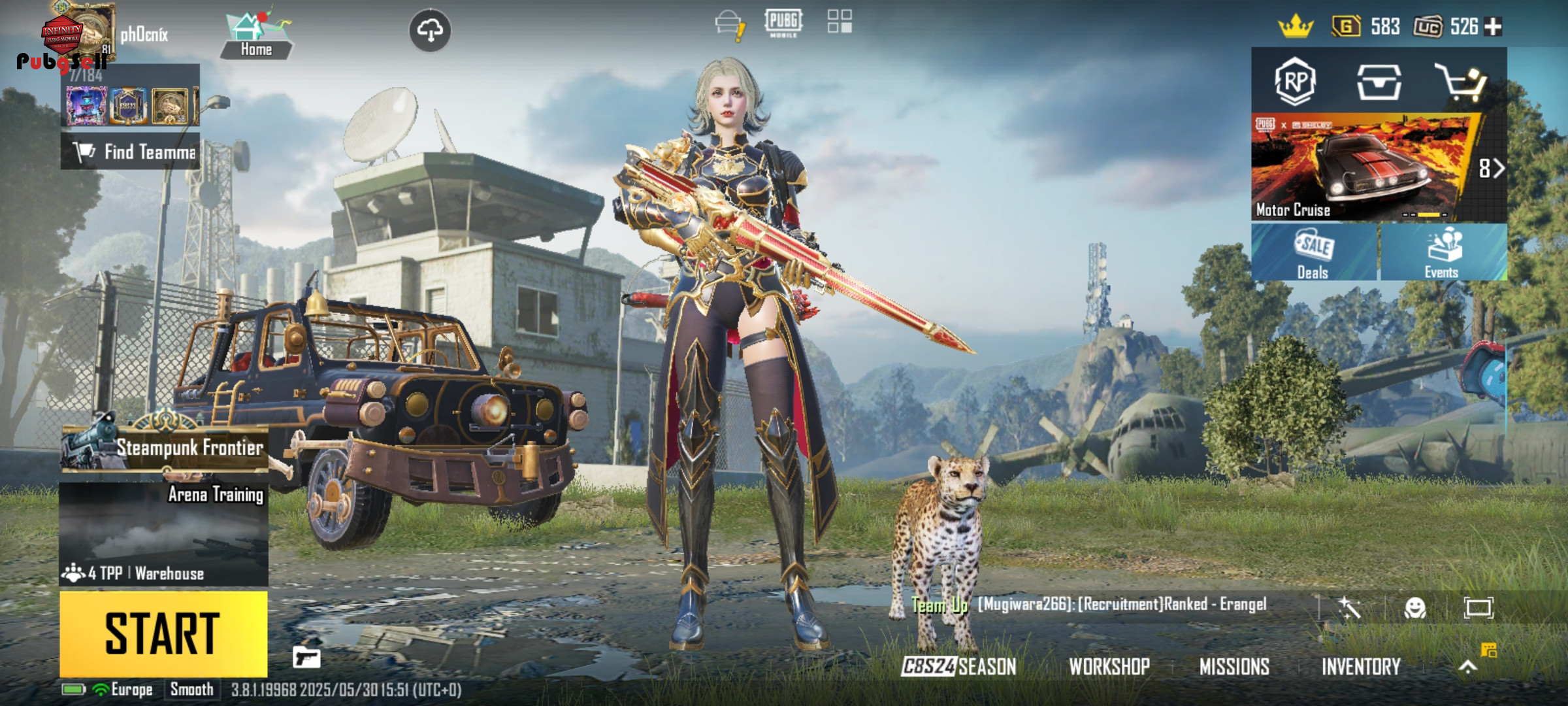Open the shopping cart shop
Viewport: 1568px width, 706px height.
tap(1462, 82)
